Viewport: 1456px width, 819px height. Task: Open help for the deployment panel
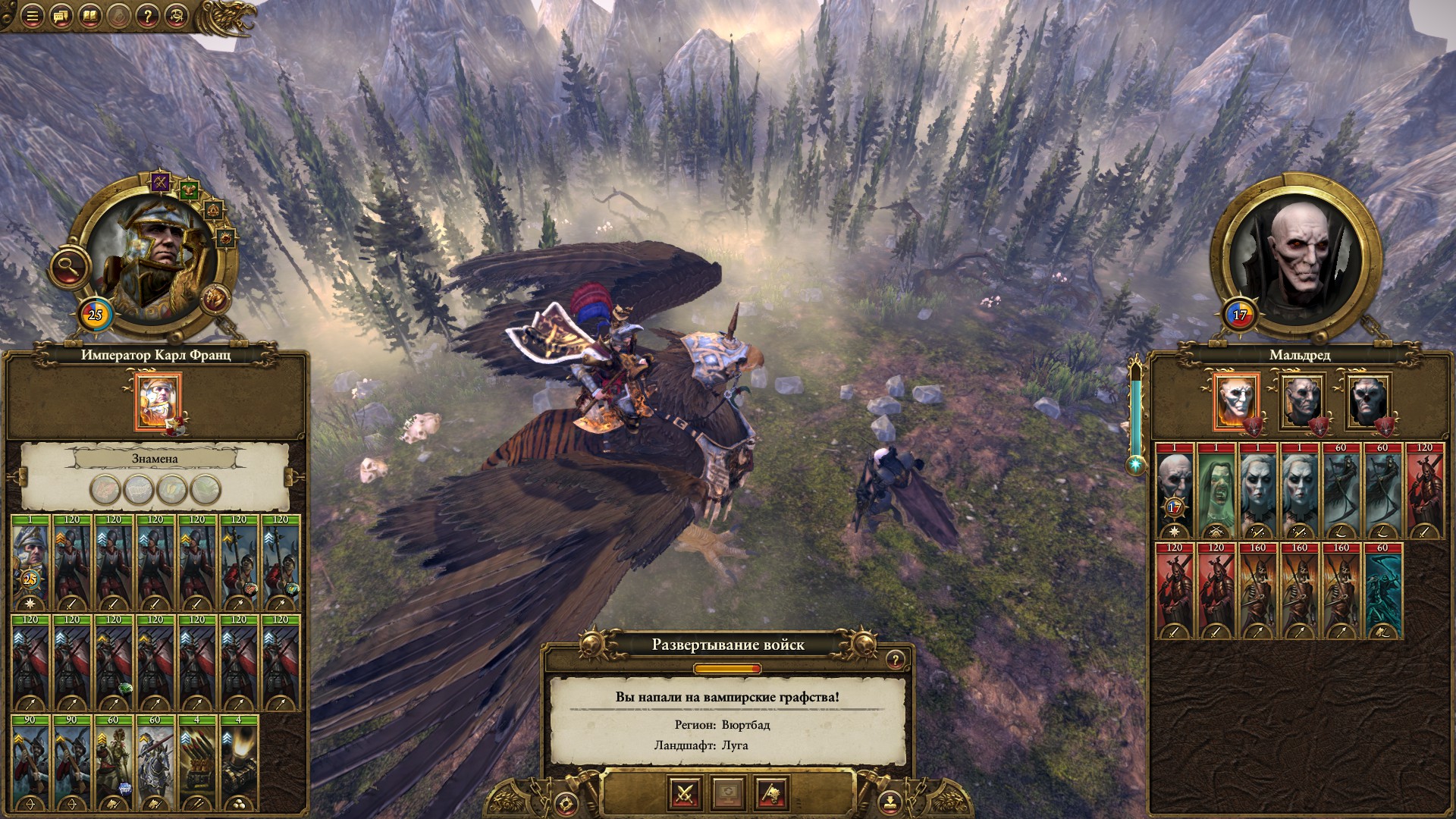[895, 660]
